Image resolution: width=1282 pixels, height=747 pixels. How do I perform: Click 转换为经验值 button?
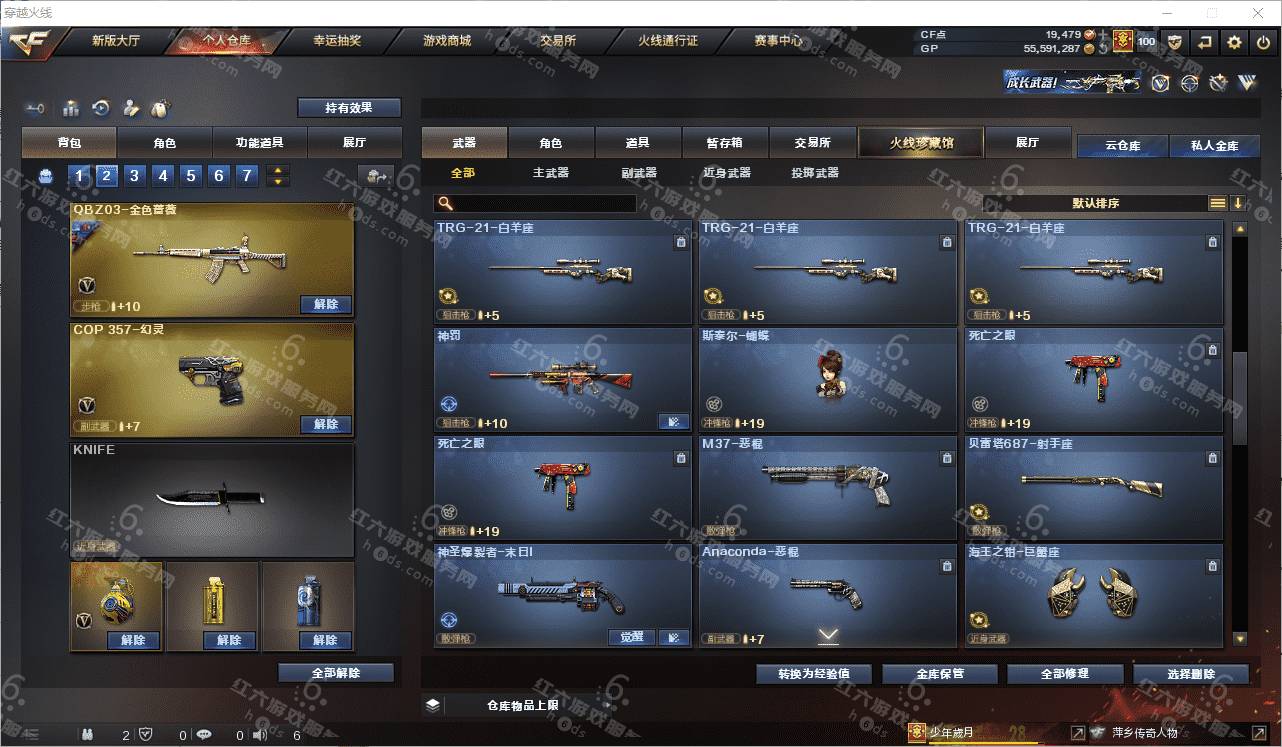813,674
